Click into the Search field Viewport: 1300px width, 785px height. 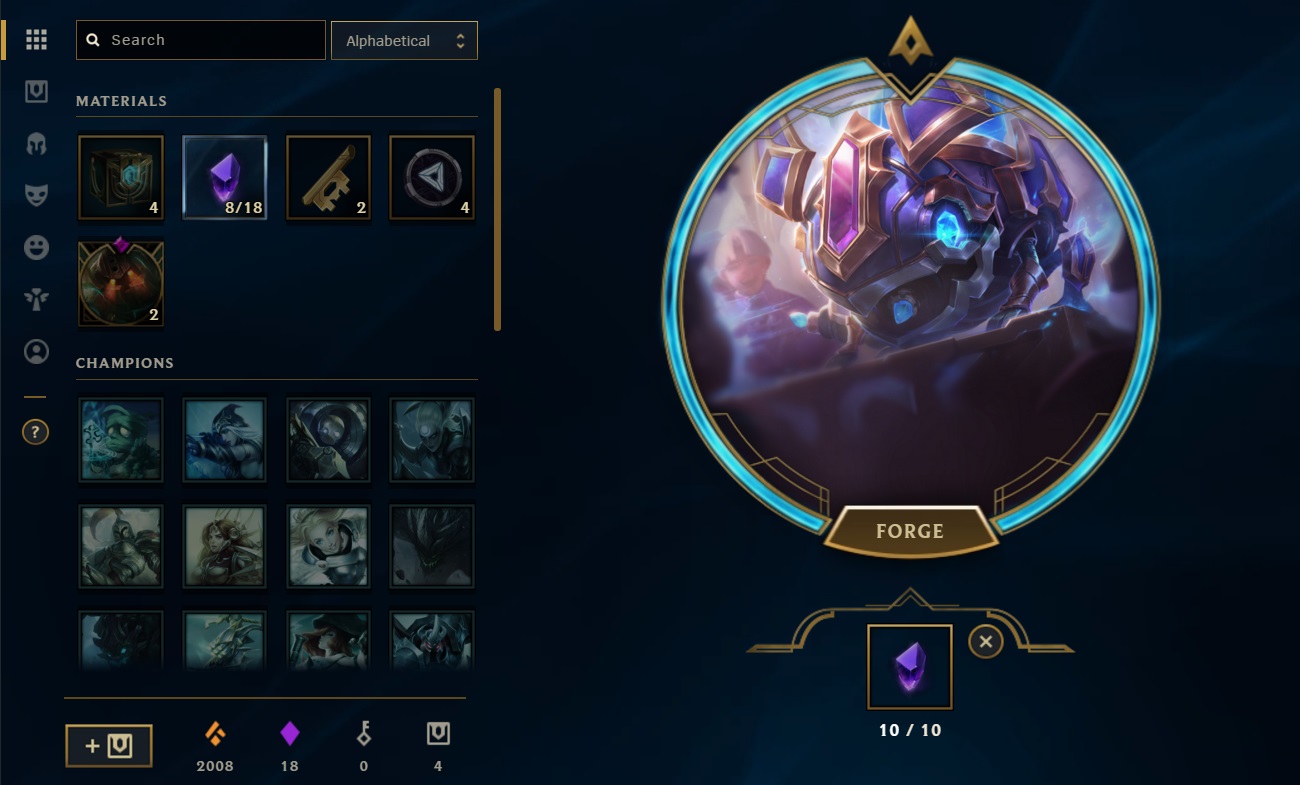coord(200,40)
